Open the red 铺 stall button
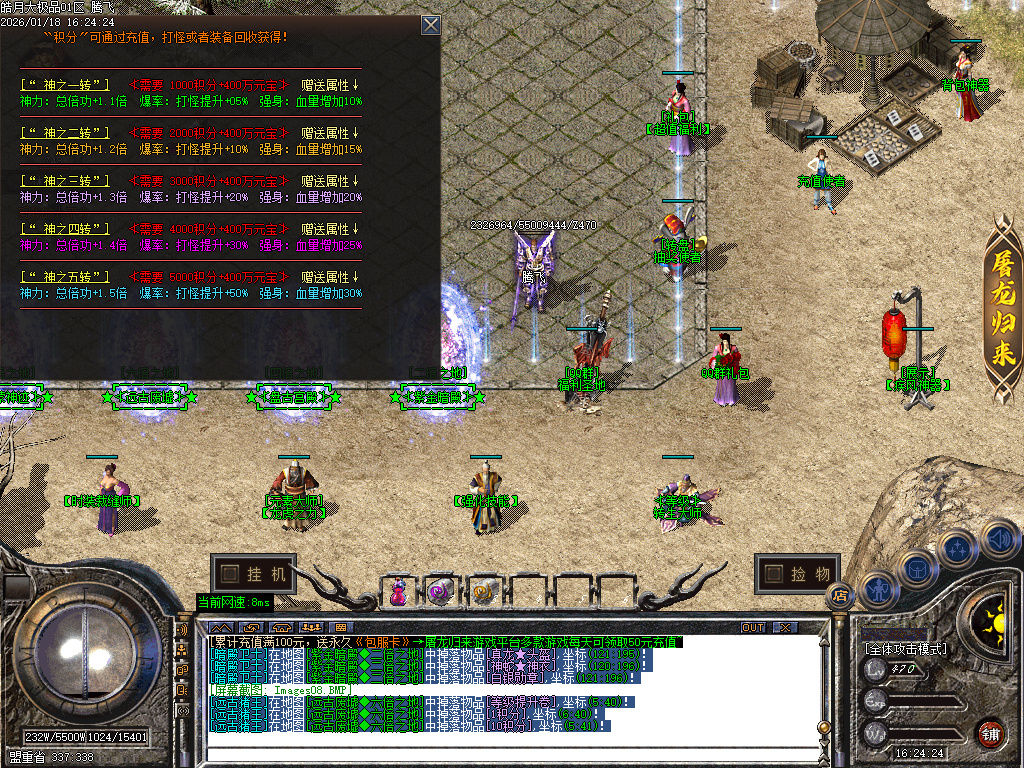Screen dimensions: 1024x768 [x=990, y=732]
